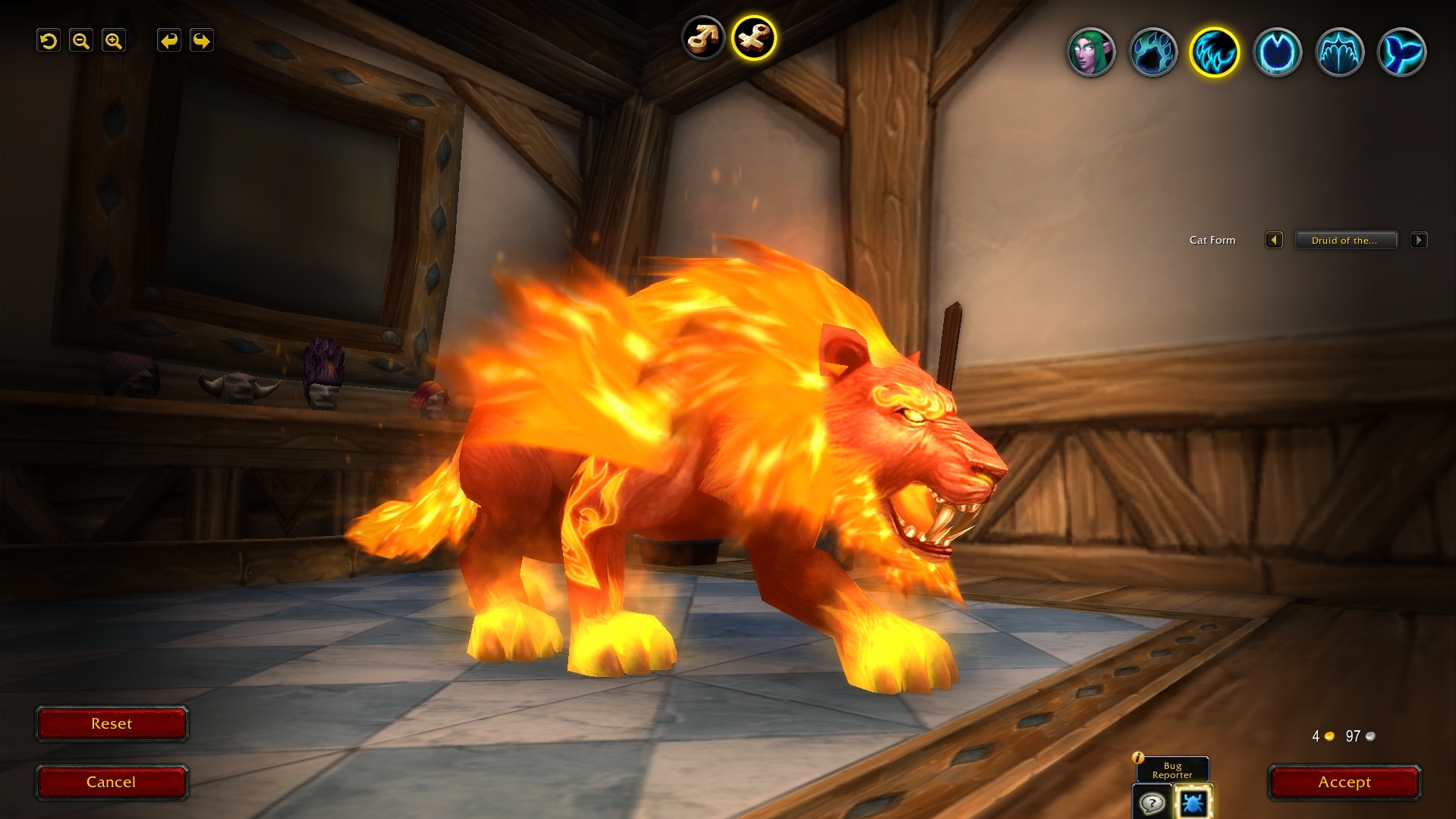The image size is (1456, 819).
Task: Open the winged flight form category
Action: coord(1339,52)
